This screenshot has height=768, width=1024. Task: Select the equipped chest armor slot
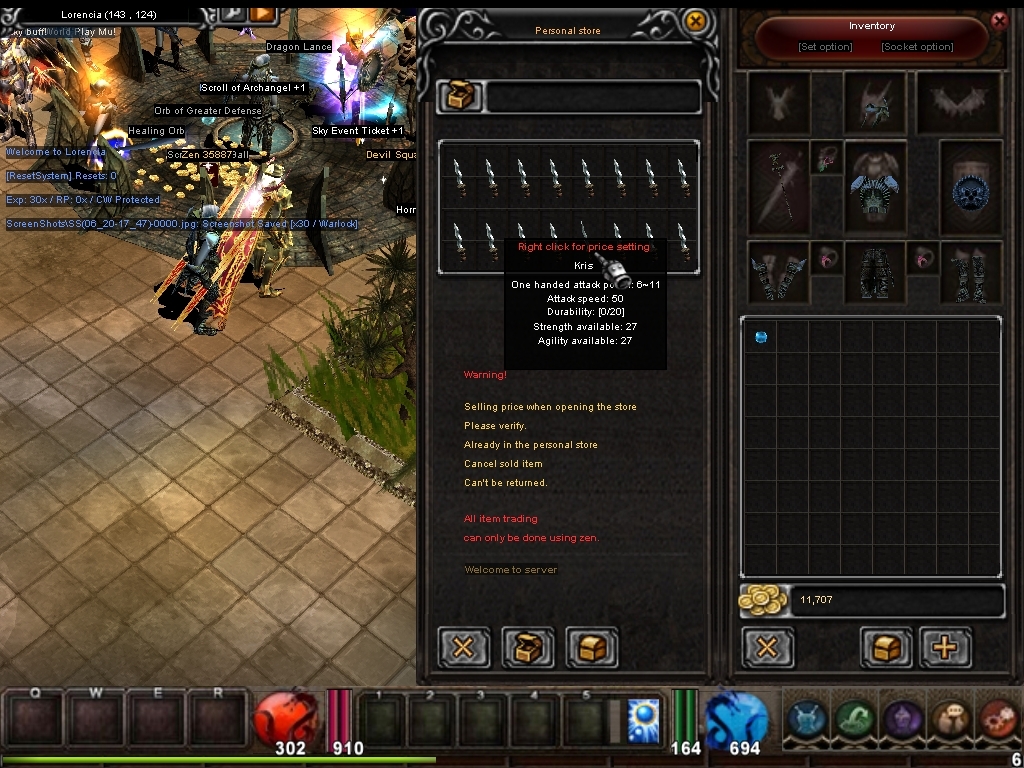(875, 188)
